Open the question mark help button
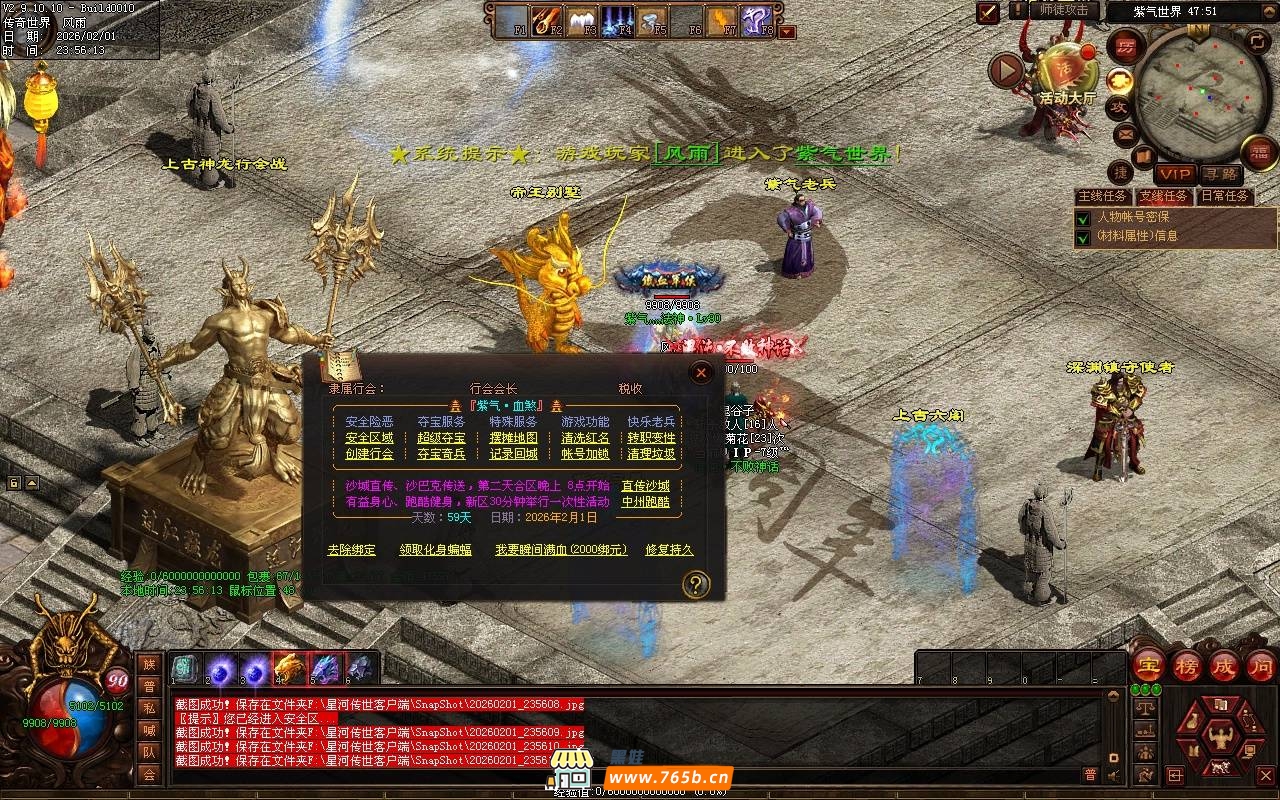 (x=696, y=584)
